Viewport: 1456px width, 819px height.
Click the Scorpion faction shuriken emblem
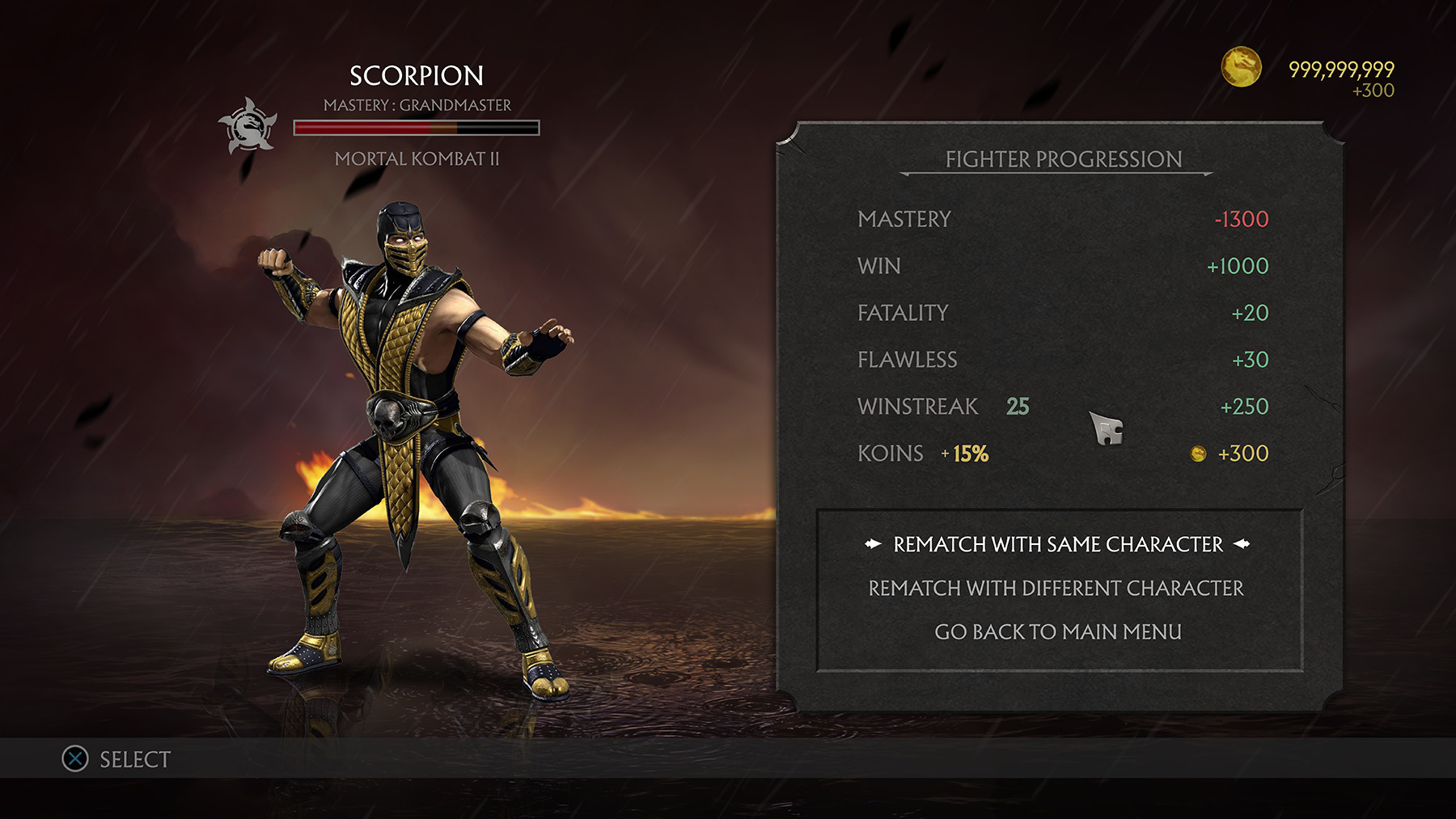252,128
